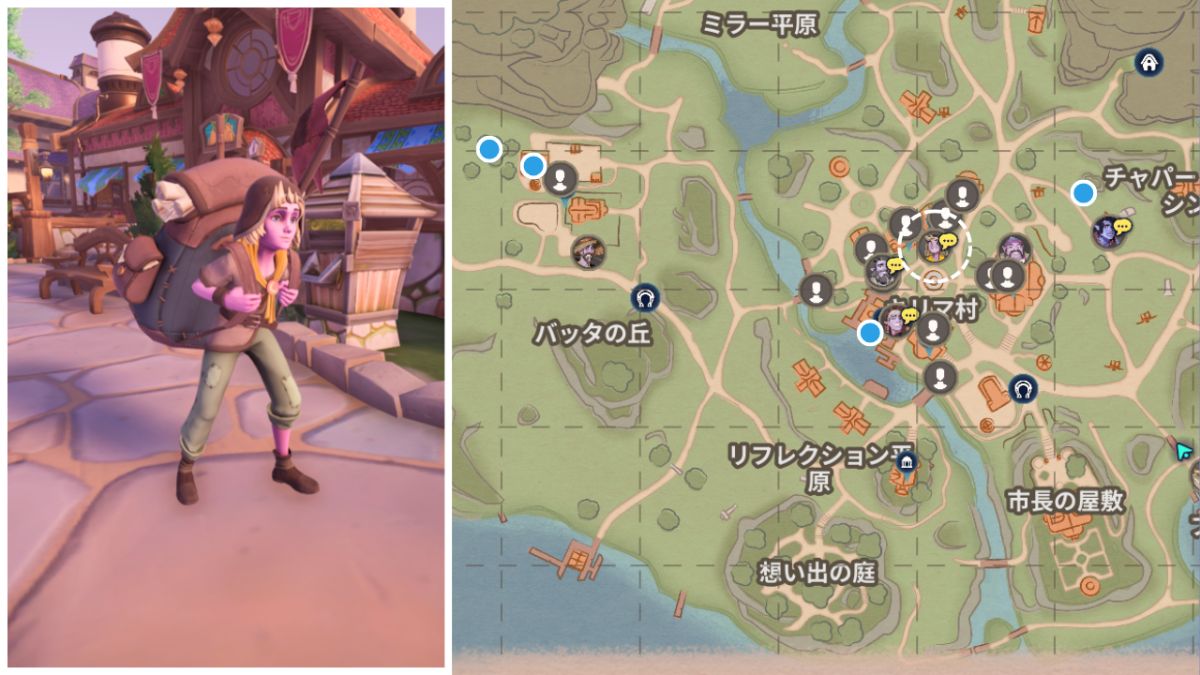
Task: Choose the silhouette marker on the river's west bank
Action: (x=816, y=290)
